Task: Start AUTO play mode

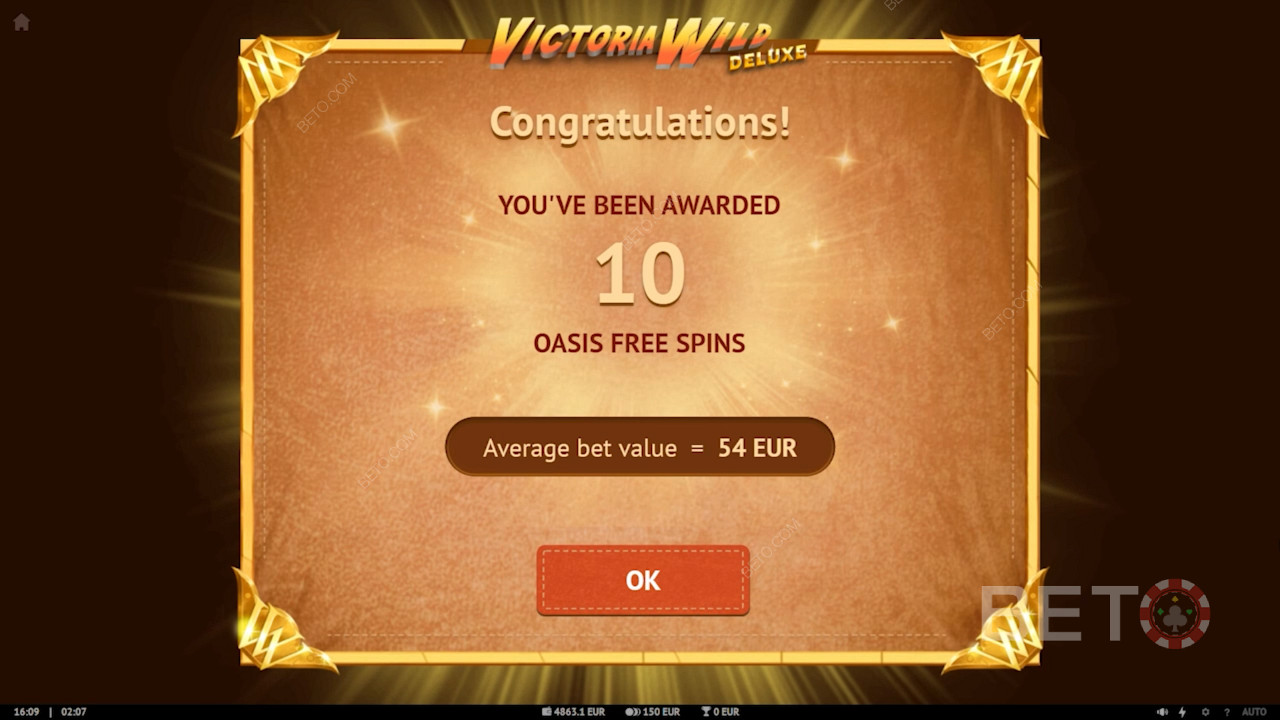Action: point(1254,712)
